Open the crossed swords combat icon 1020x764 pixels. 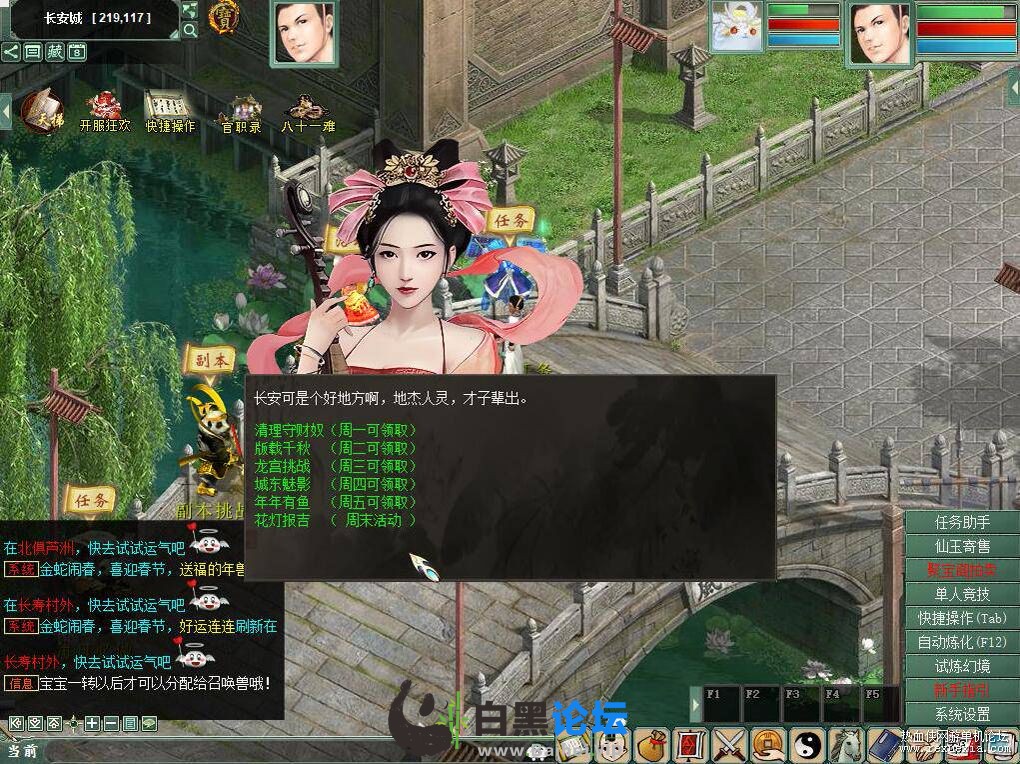click(x=730, y=745)
